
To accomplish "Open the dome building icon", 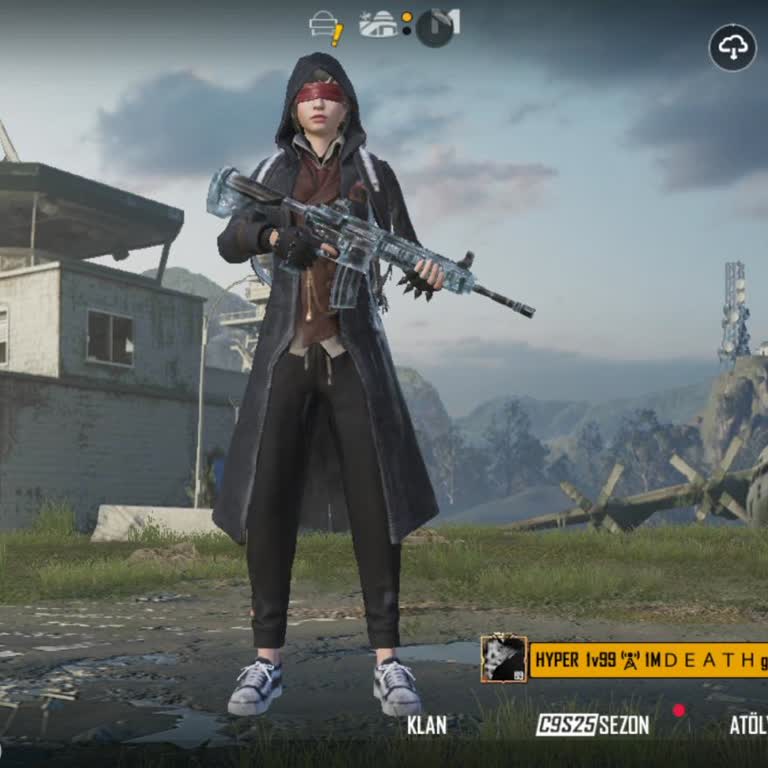I will (379, 25).
